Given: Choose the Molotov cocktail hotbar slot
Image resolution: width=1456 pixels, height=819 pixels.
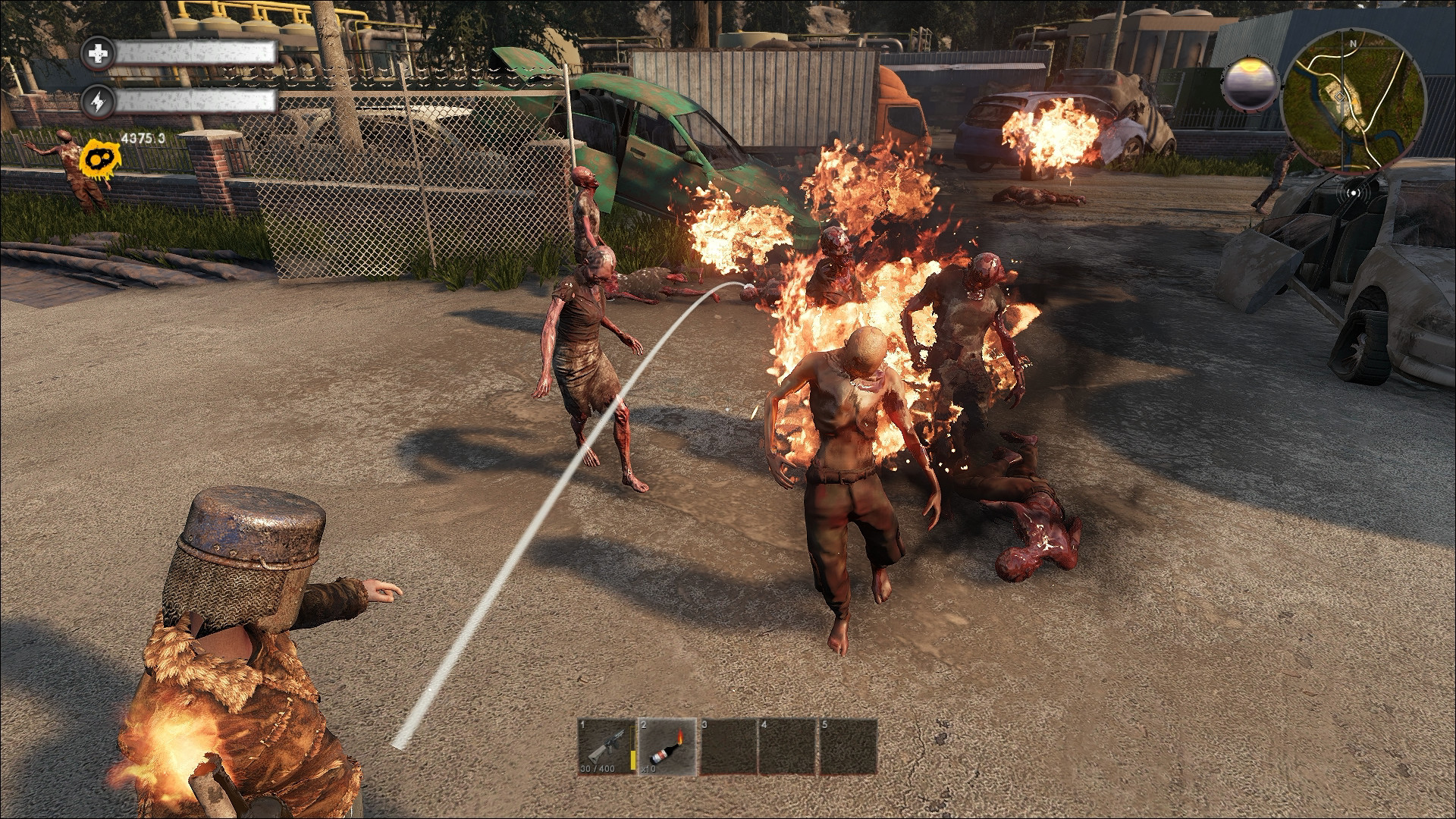Looking at the screenshot, I should click(x=667, y=747).
